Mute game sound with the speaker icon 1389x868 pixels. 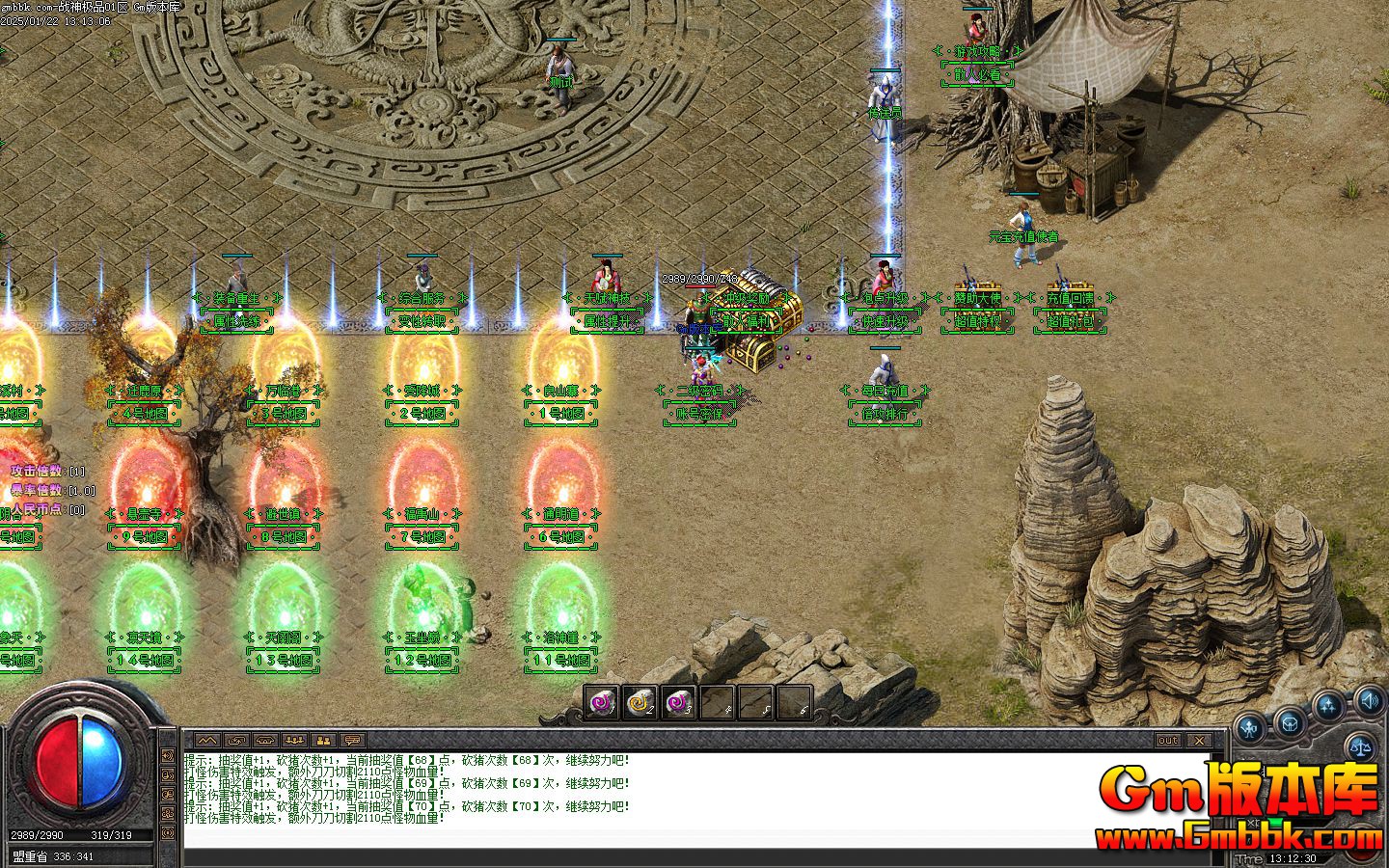pyautogui.click(x=1371, y=701)
